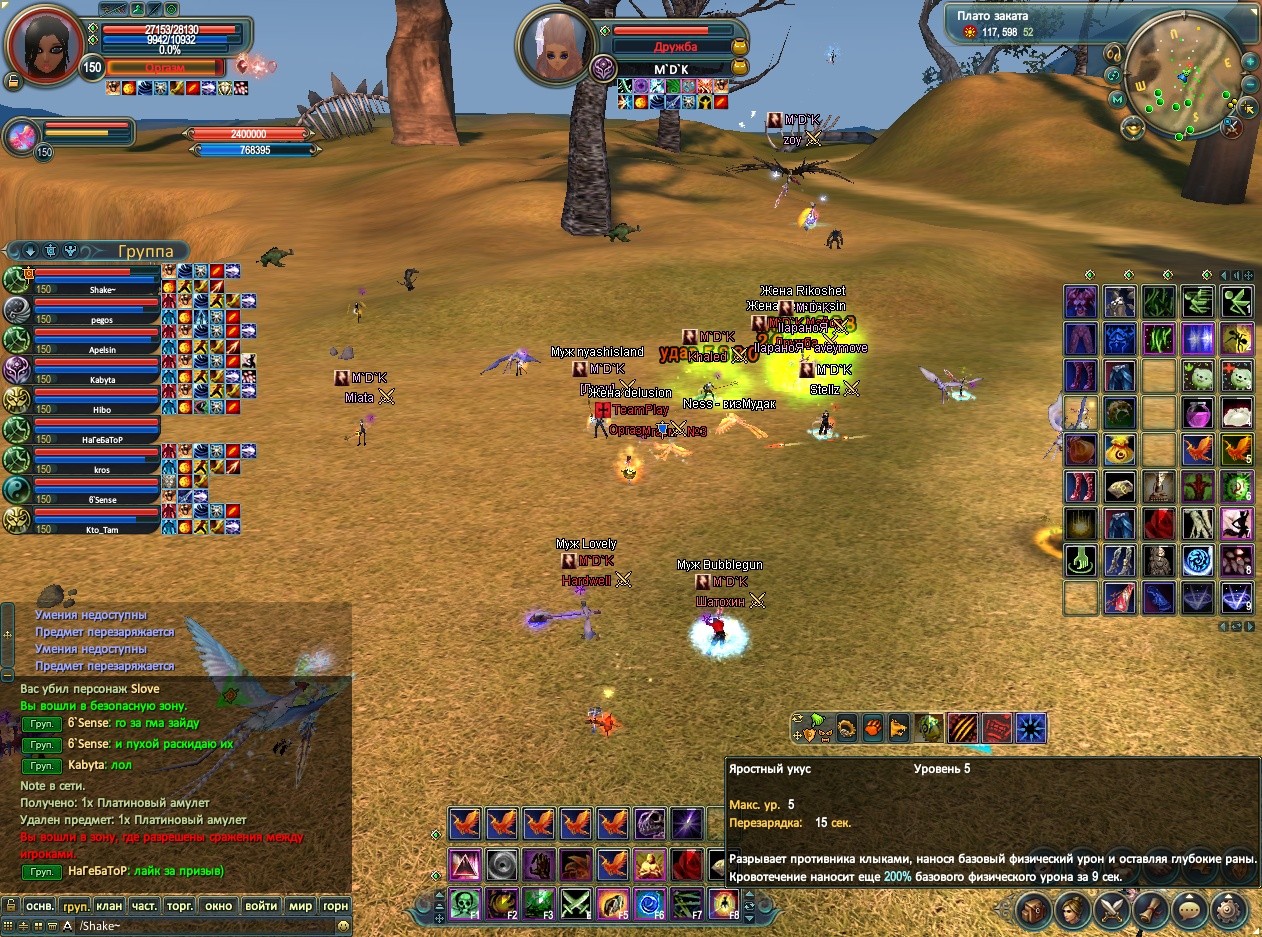Activate the claw slash pet skill
Viewport: 1262px width, 937px height.
(x=962, y=727)
